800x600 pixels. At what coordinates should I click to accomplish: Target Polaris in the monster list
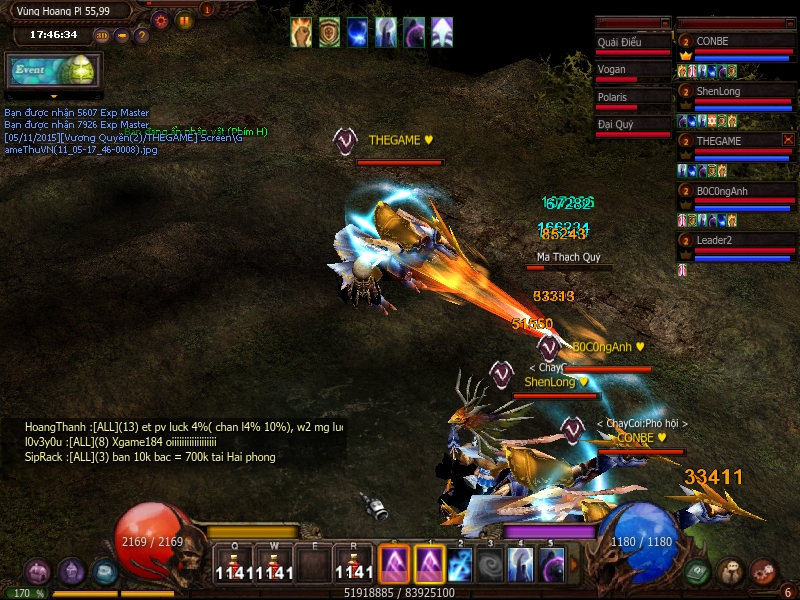(632, 98)
